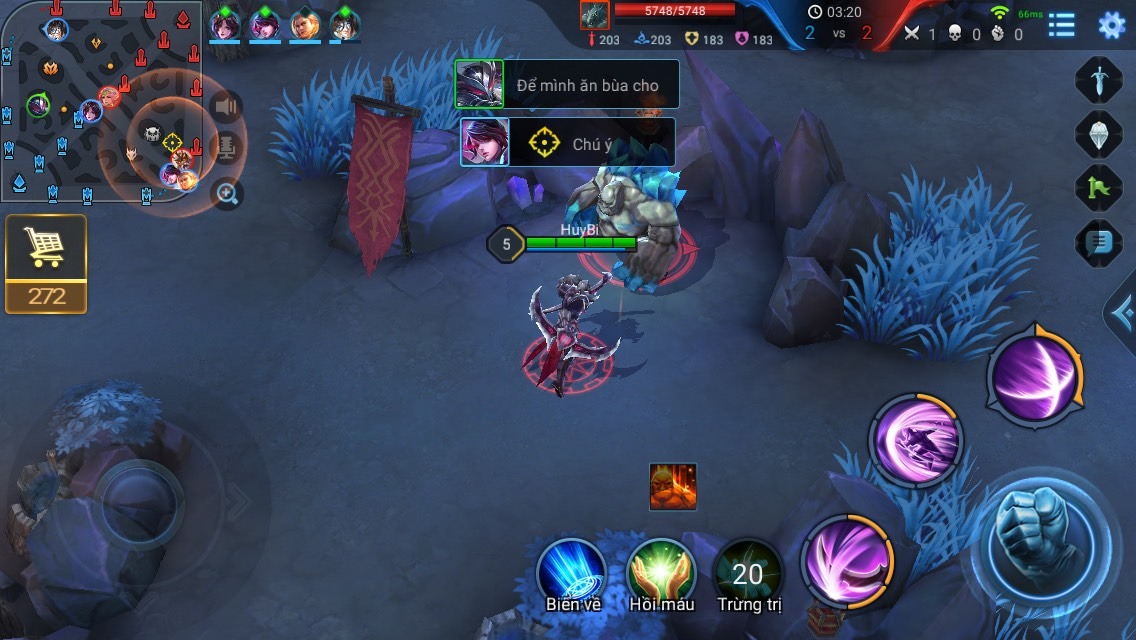Screen dimensions: 1136x640
Task: Cast the first purple slash skill
Action: pyautogui.click(x=847, y=562)
